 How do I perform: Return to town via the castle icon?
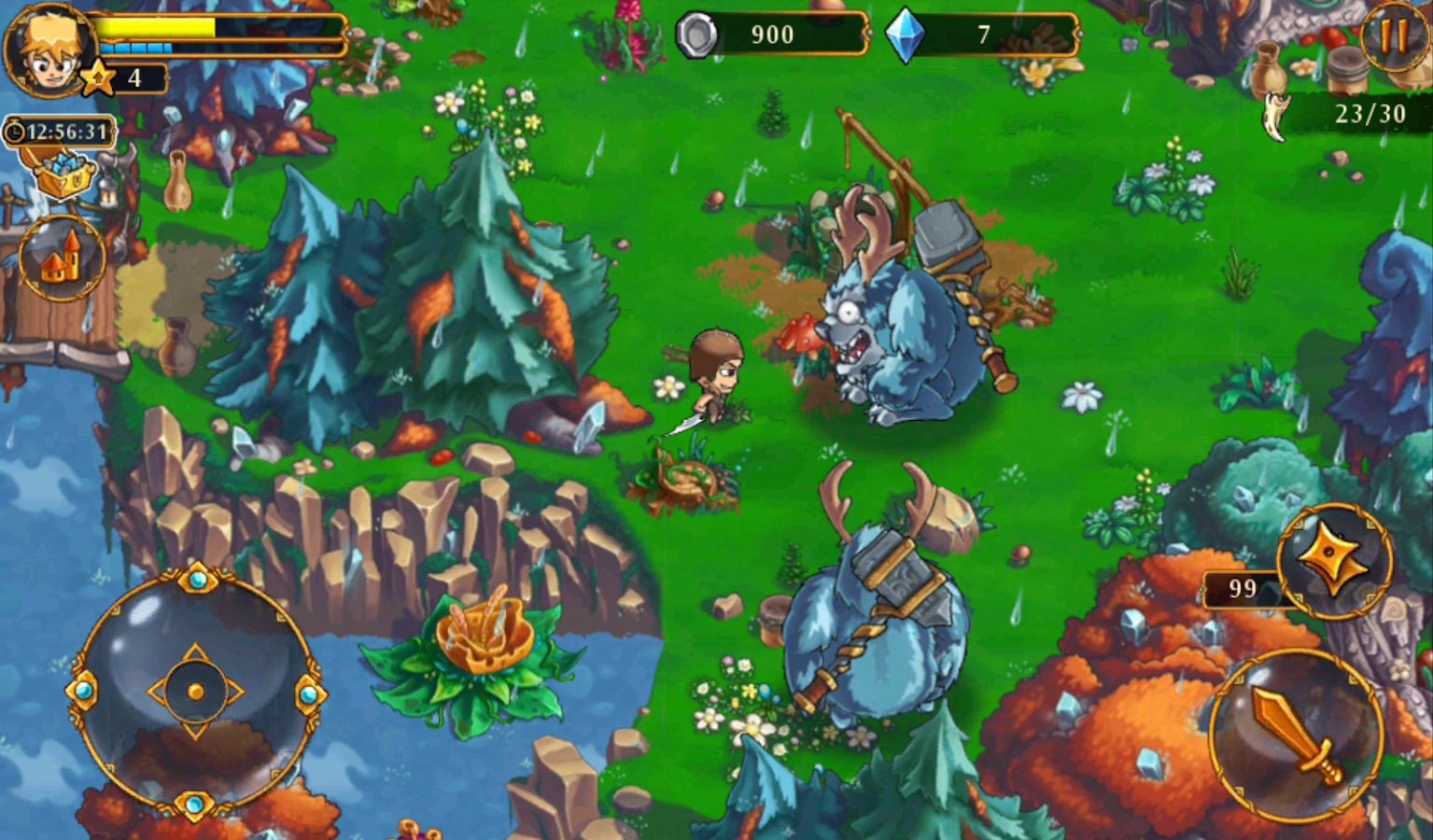(62, 259)
